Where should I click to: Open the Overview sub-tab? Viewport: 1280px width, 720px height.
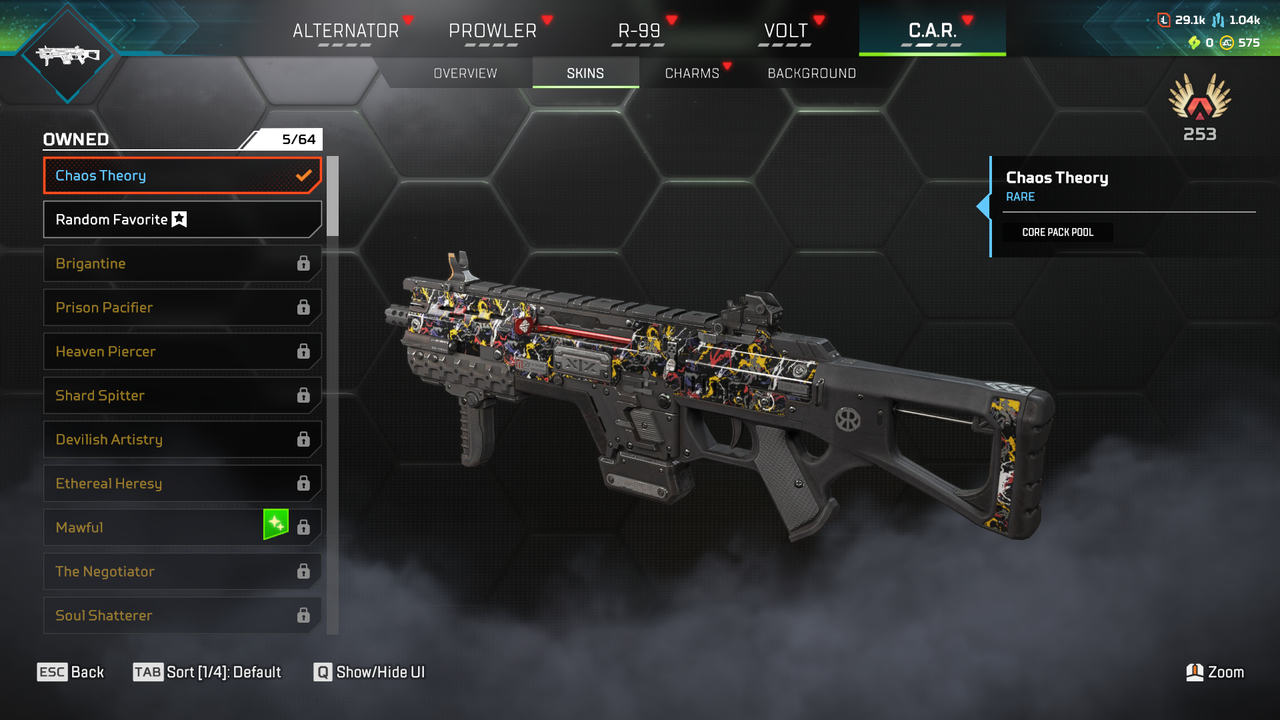465,73
